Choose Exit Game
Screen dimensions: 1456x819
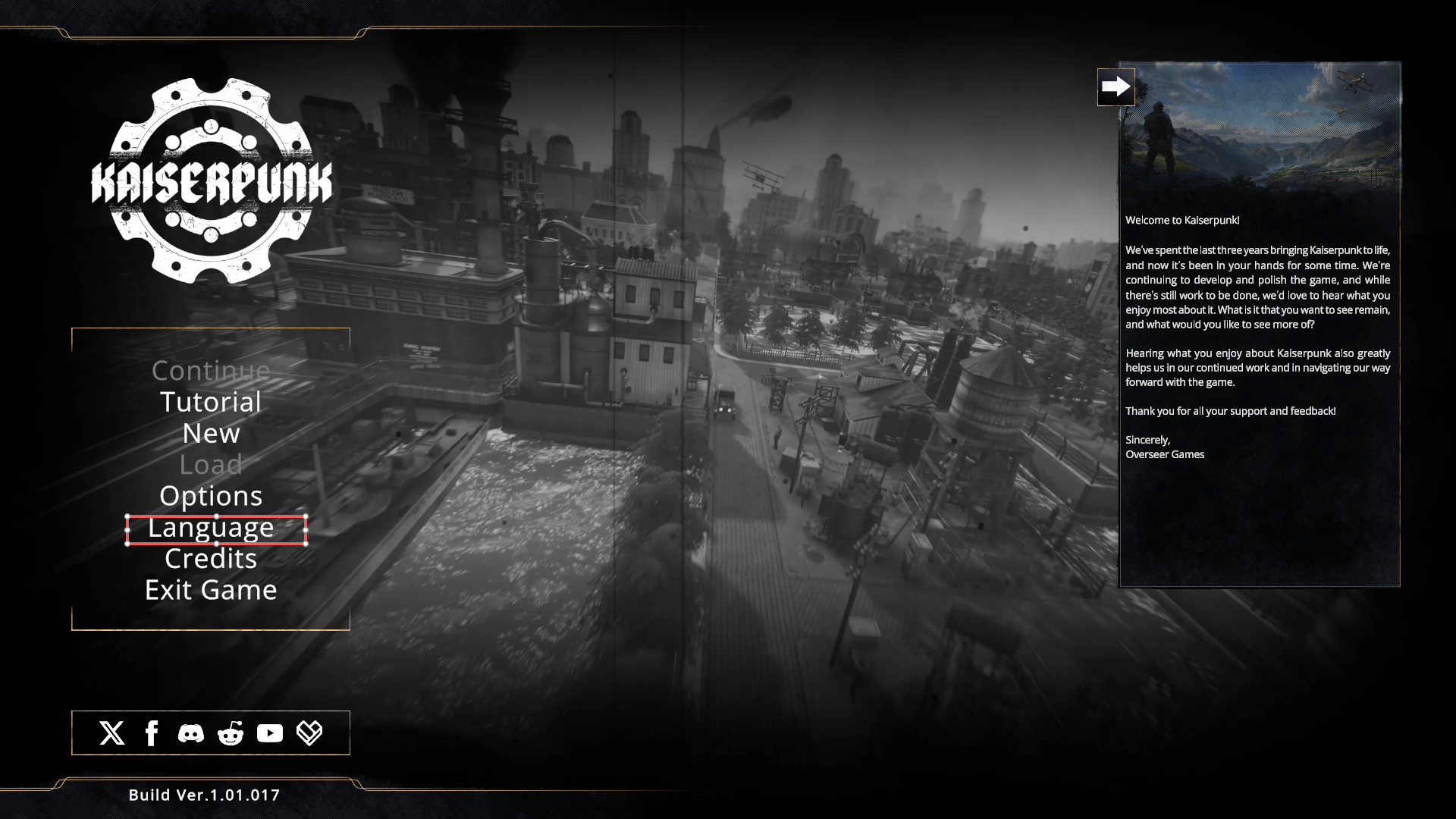click(x=211, y=590)
